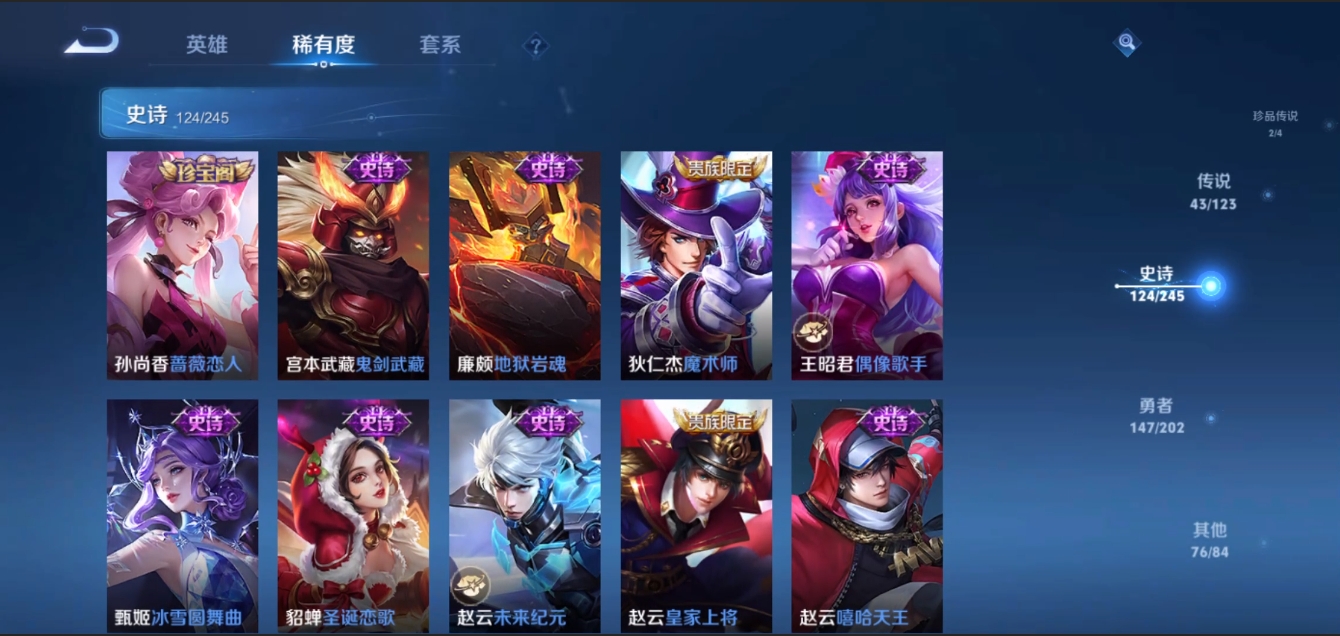Open the 貂蝉 圣诞恋歌 skin card
The width and height of the screenshot is (1340, 636).
(353, 515)
